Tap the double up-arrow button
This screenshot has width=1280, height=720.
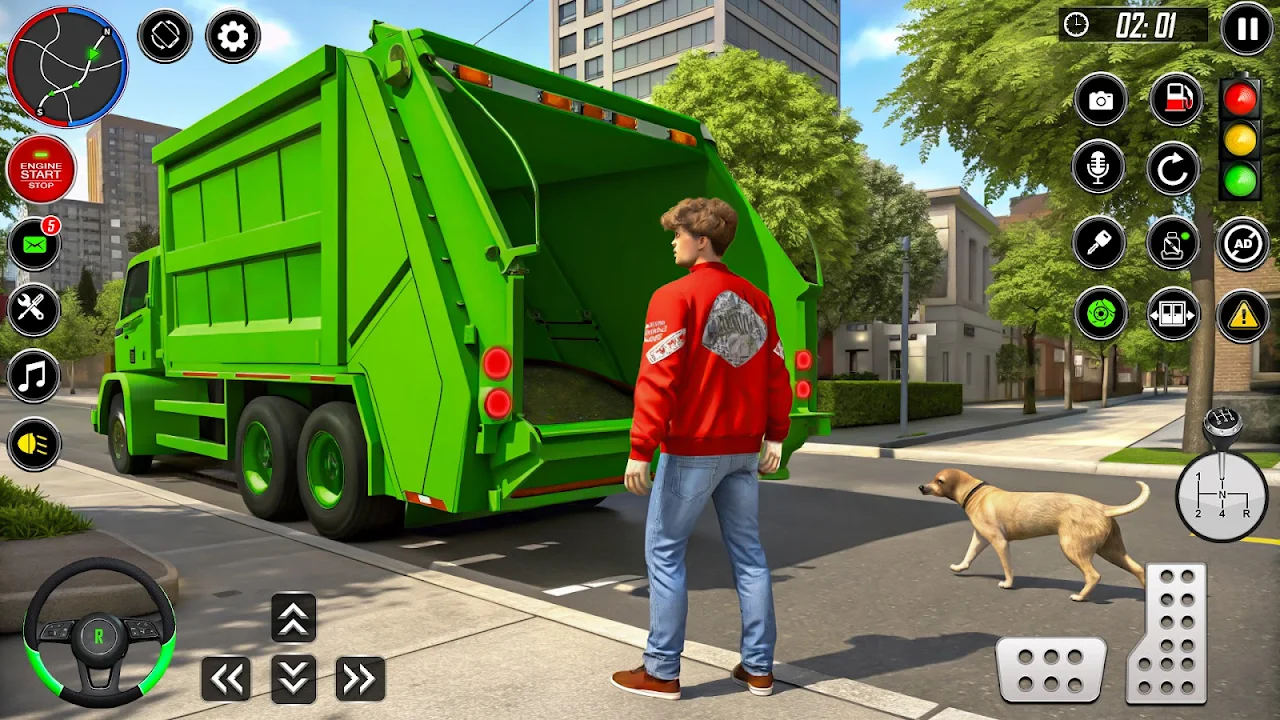coord(294,618)
